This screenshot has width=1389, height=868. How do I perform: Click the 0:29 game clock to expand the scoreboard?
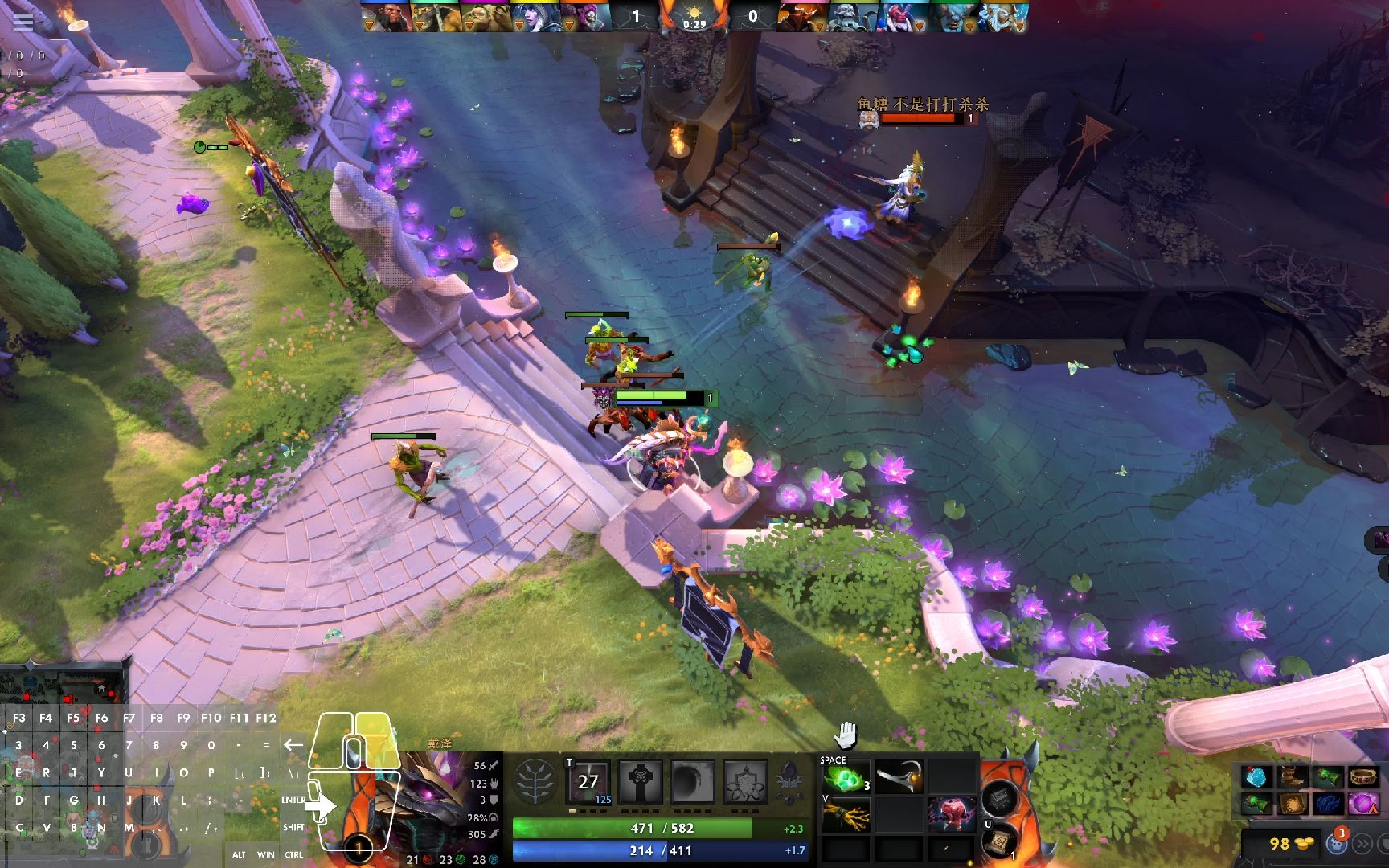[696, 24]
